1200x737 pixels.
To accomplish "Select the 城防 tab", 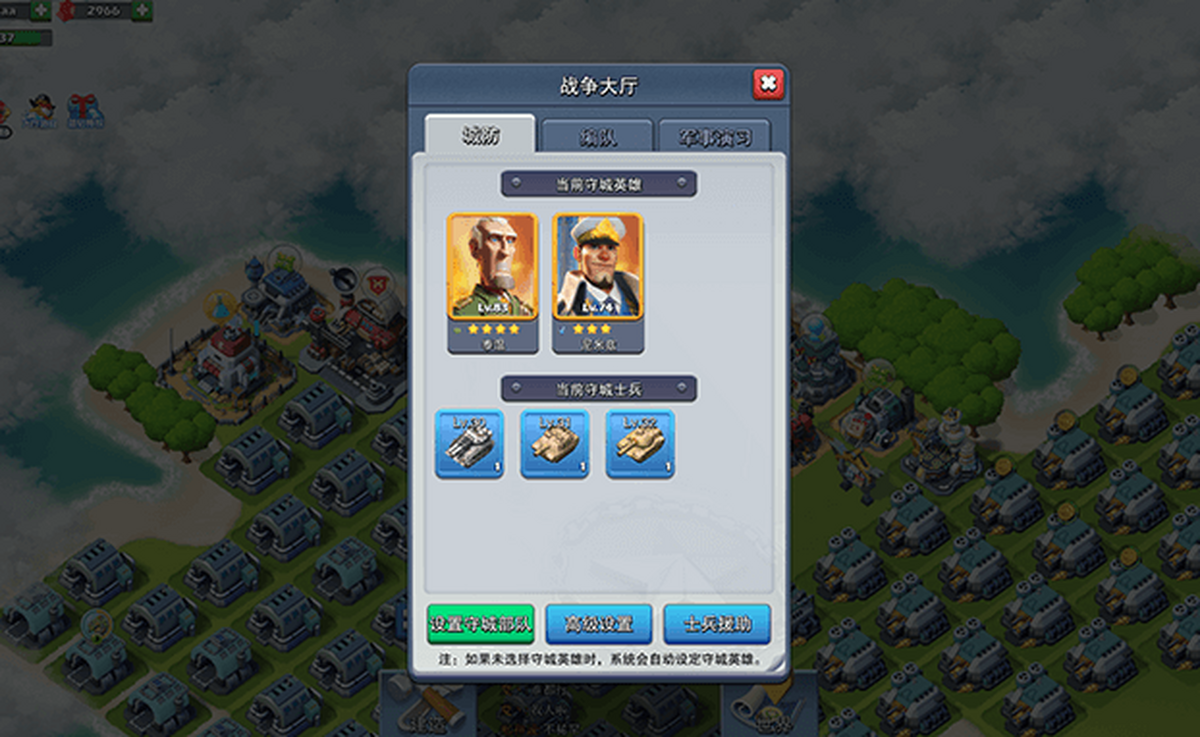I will coord(480,137).
